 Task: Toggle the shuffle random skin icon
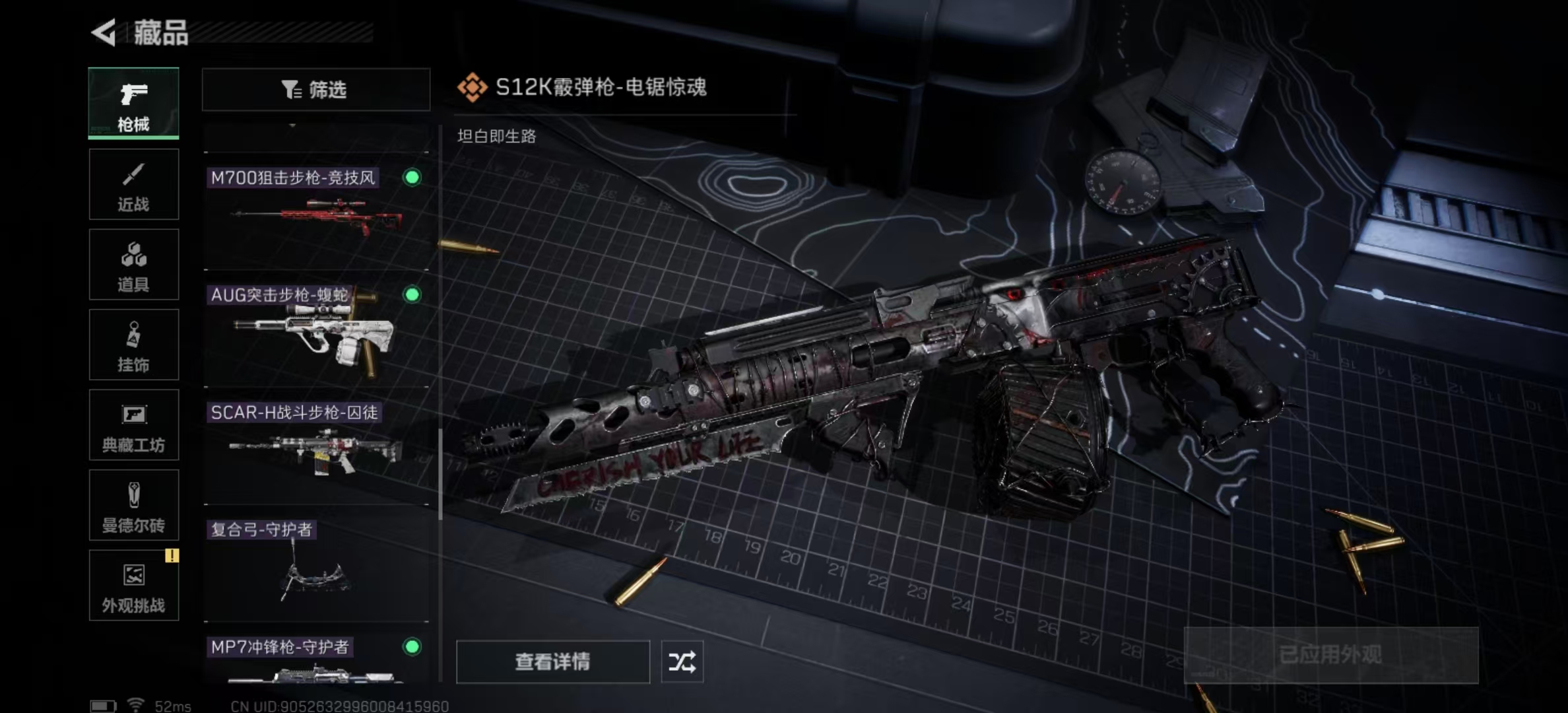point(682,662)
